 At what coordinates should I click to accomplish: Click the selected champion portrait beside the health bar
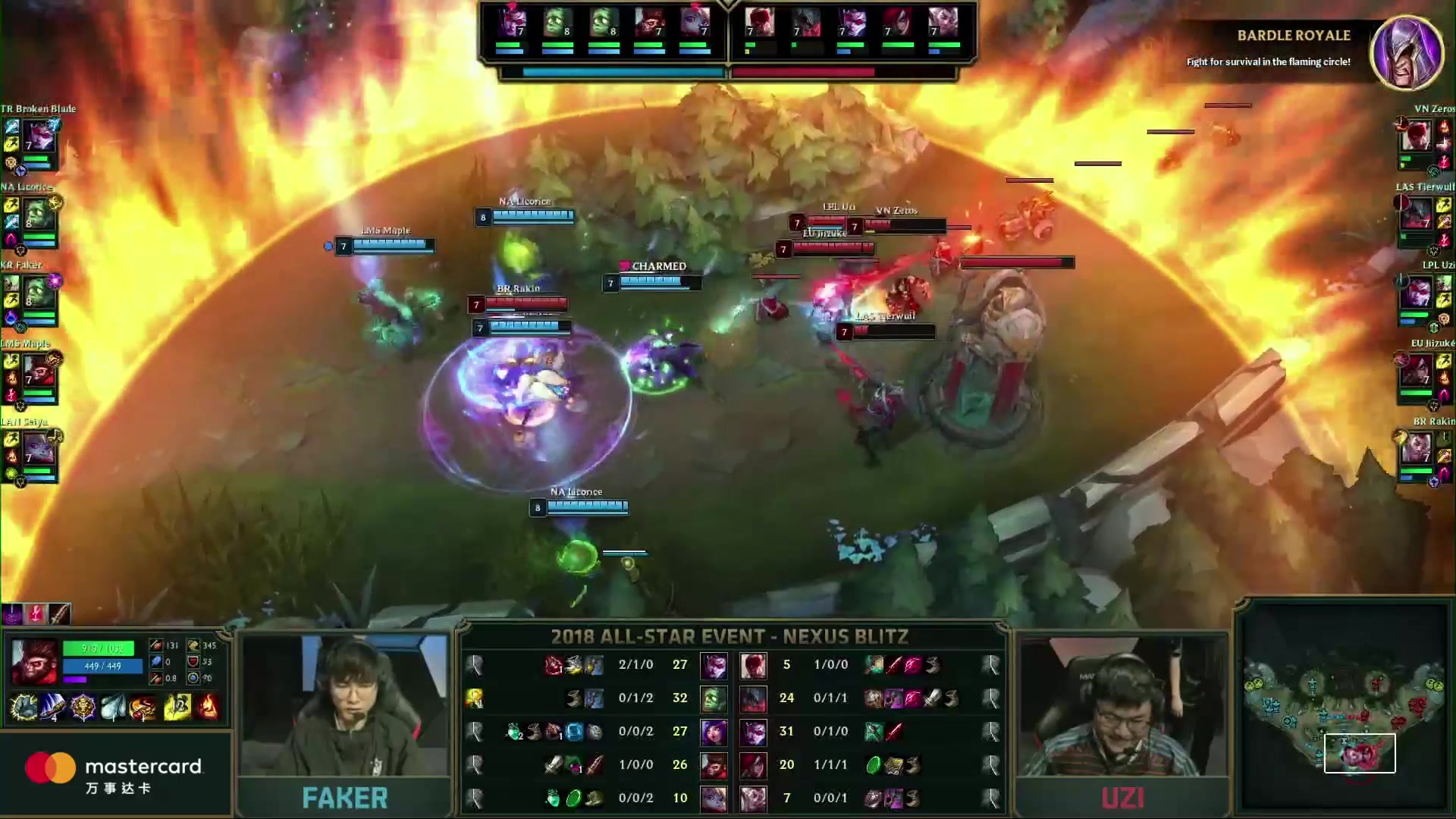pos(33,661)
